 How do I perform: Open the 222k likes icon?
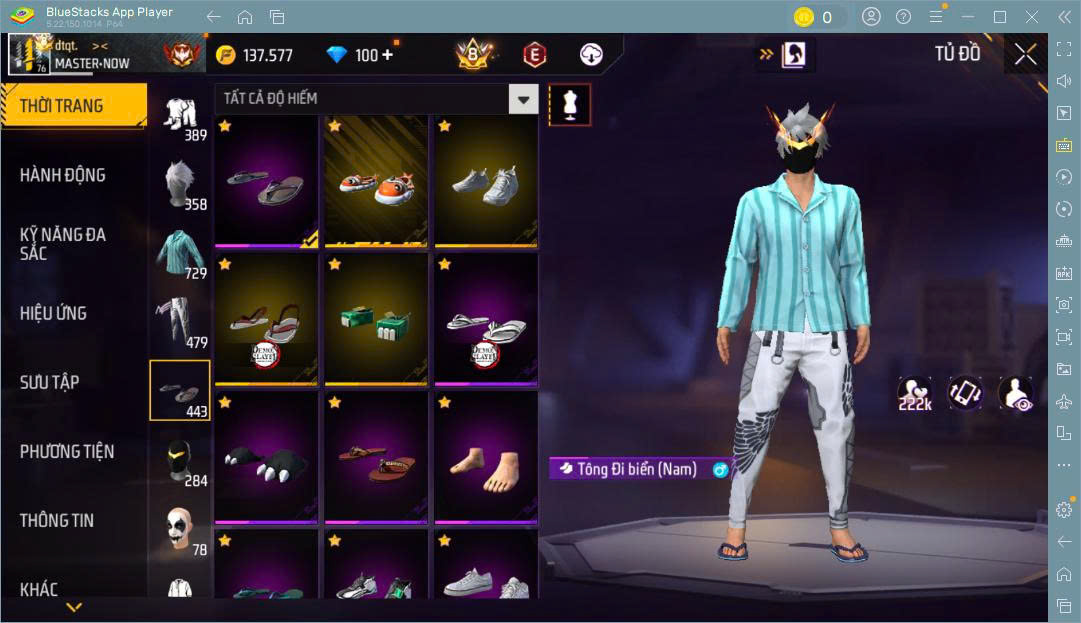pos(914,394)
